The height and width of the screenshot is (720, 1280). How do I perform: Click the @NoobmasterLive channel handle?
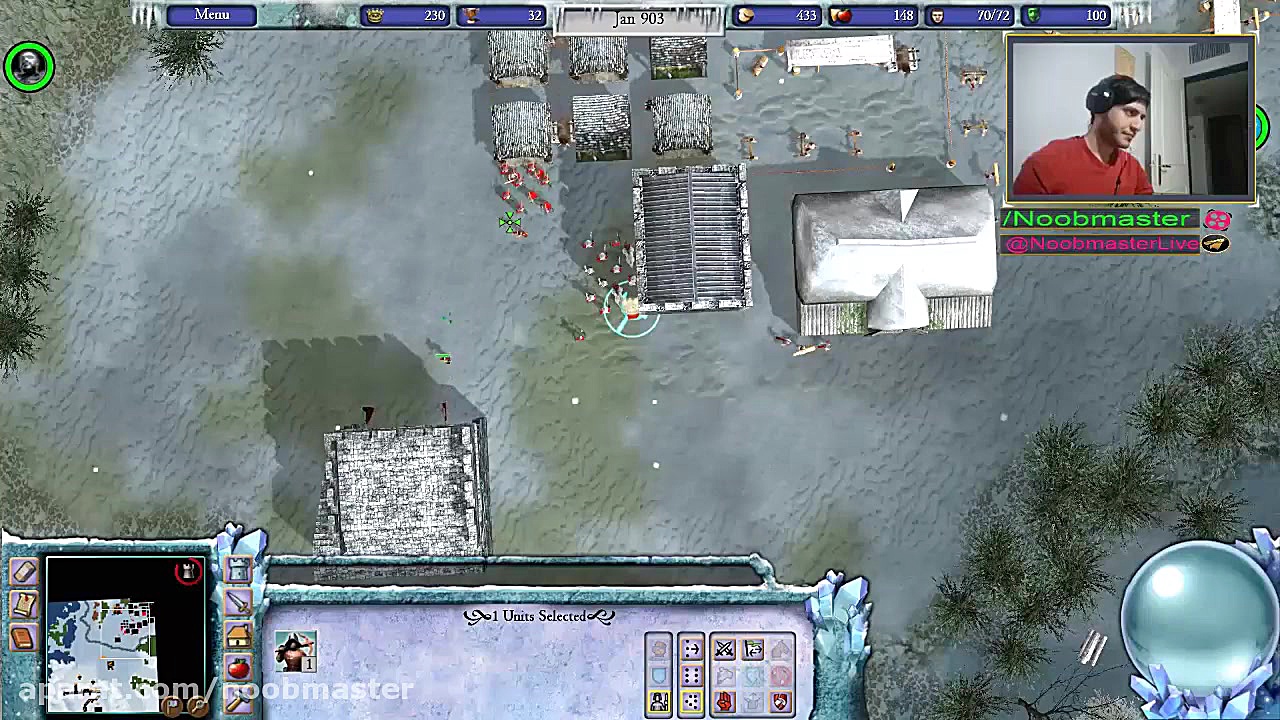[x=1100, y=243]
